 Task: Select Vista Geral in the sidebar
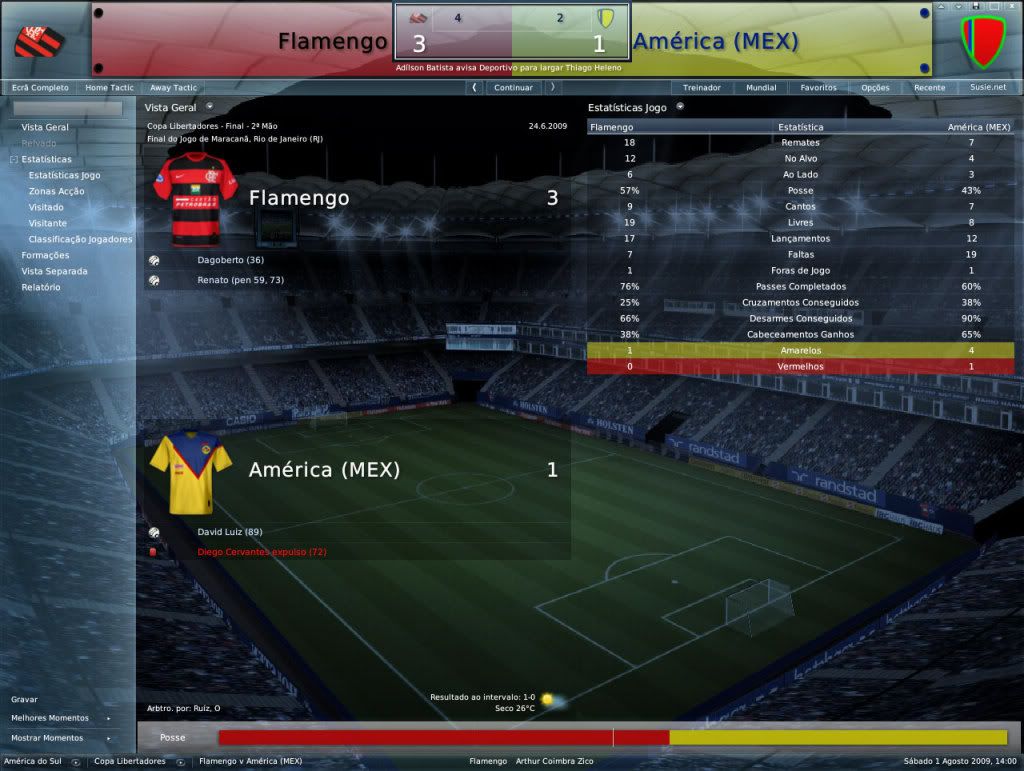coord(45,127)
